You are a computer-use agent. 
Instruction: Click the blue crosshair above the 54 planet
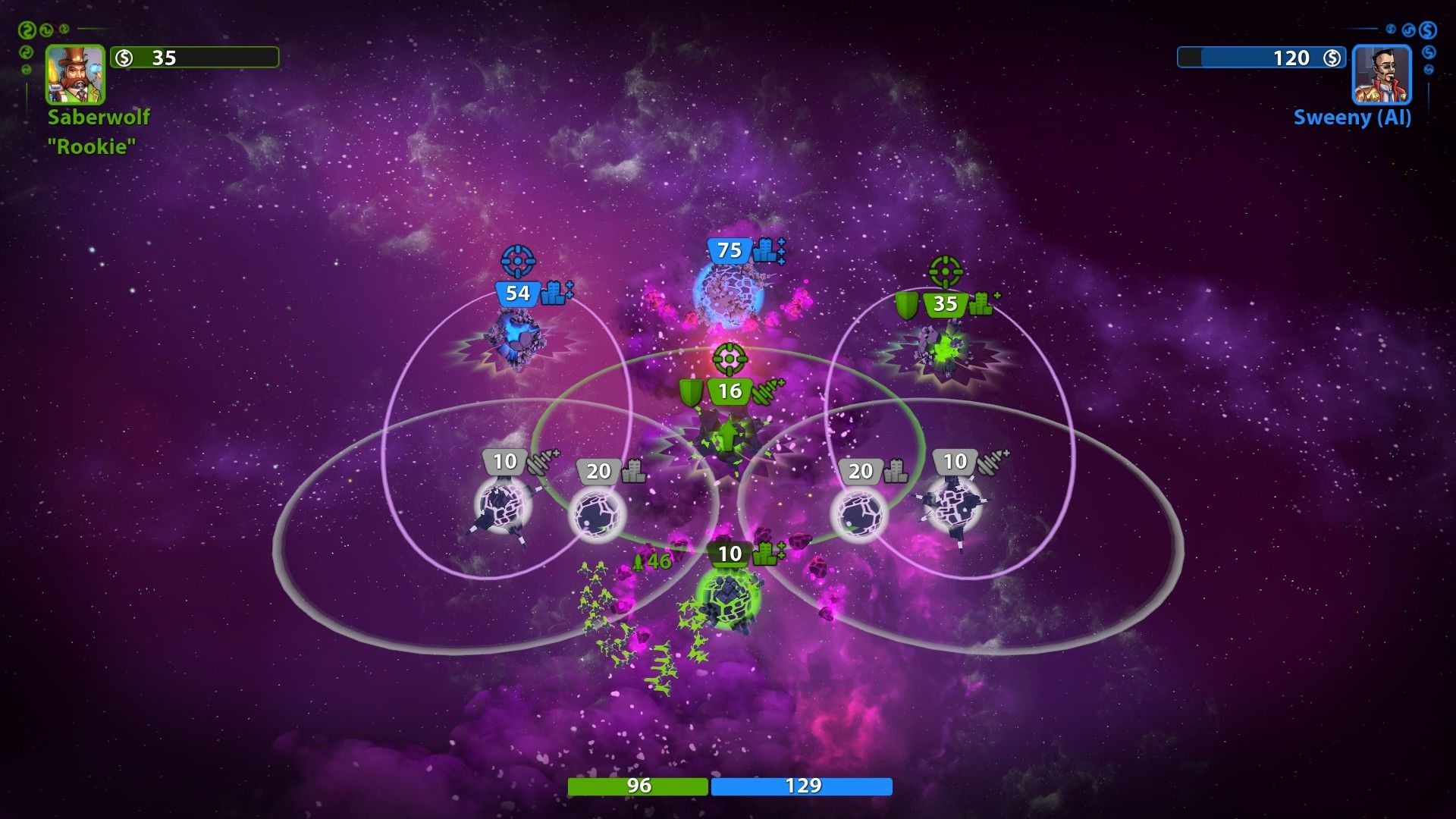tap(518, 261)
